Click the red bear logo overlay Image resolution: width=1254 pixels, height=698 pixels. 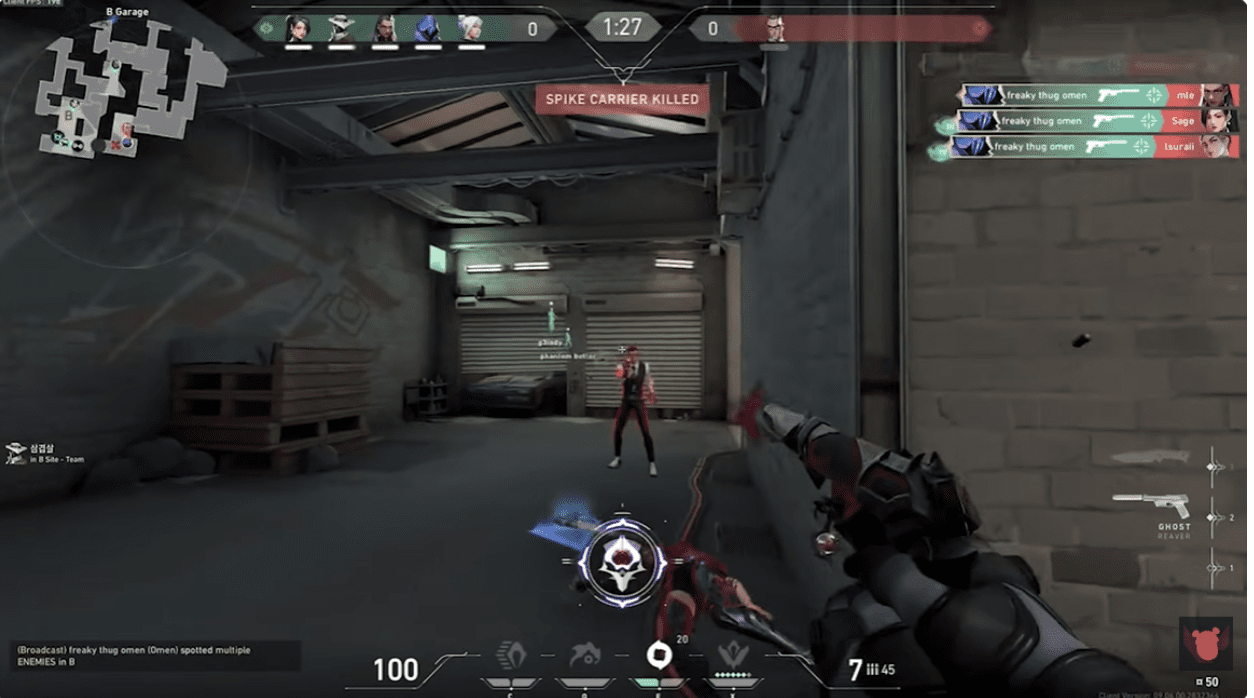point(1204,643)
